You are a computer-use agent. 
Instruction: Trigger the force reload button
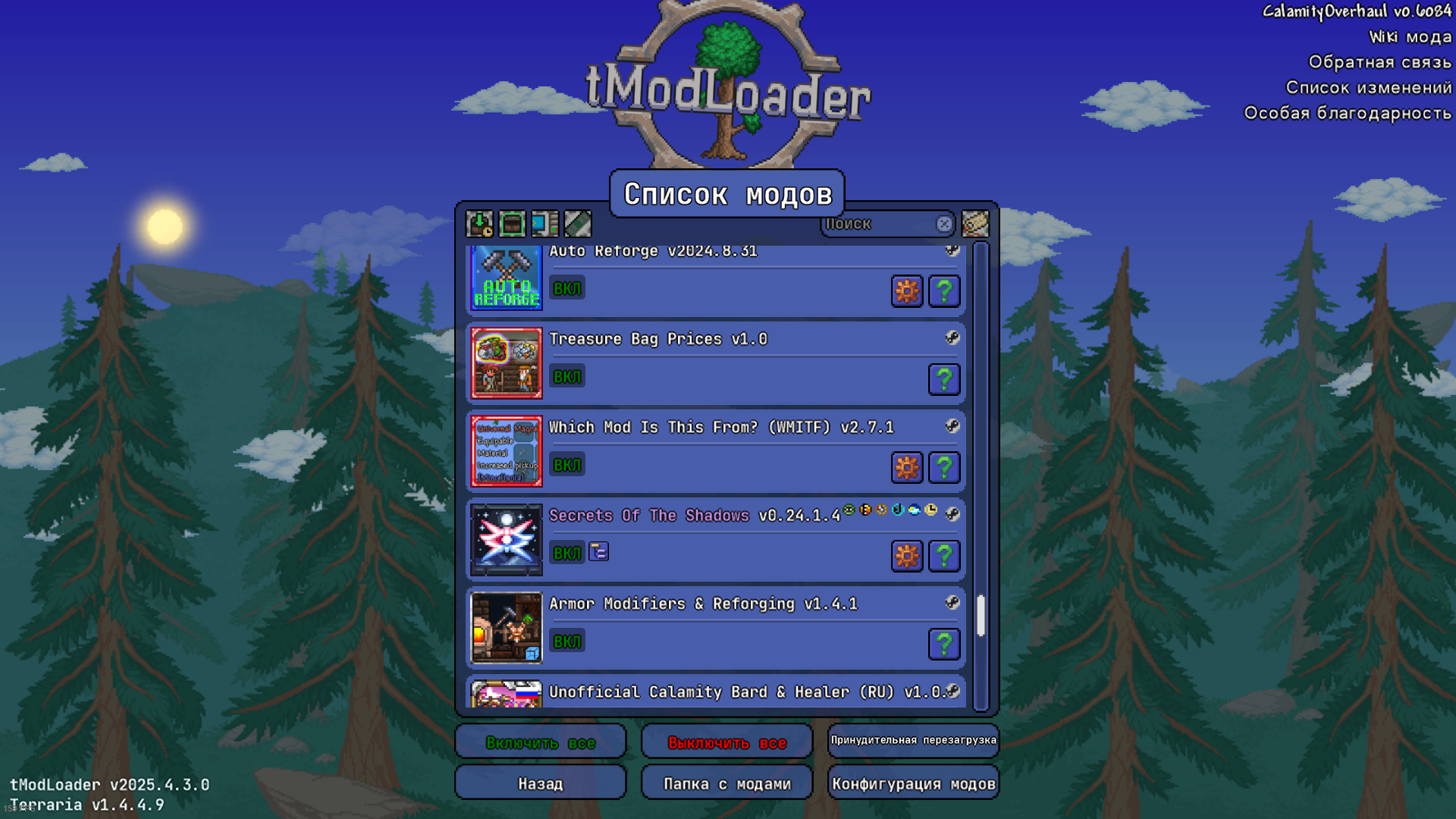point(913,740)
